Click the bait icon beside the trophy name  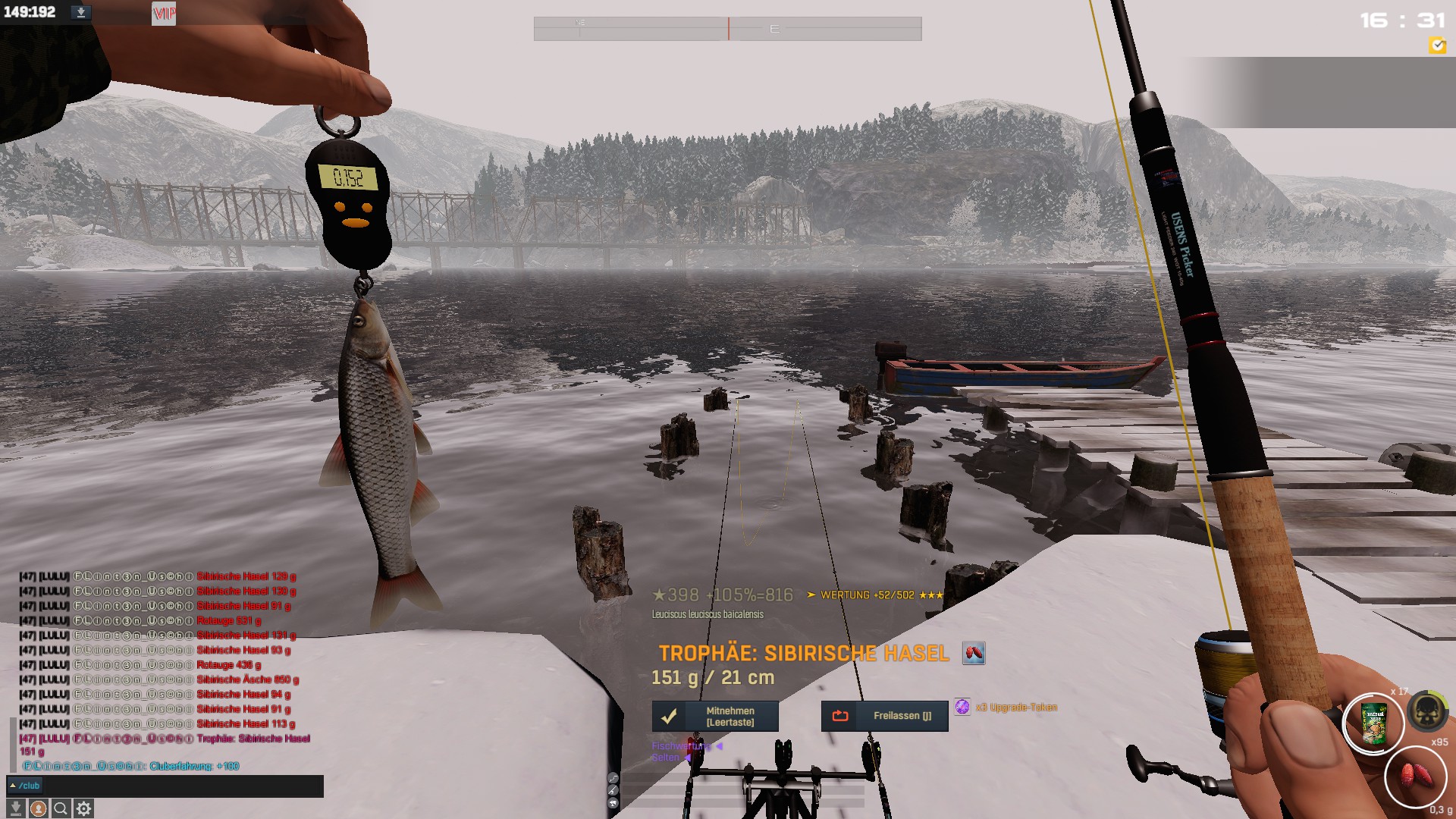(x=974, y=653)
